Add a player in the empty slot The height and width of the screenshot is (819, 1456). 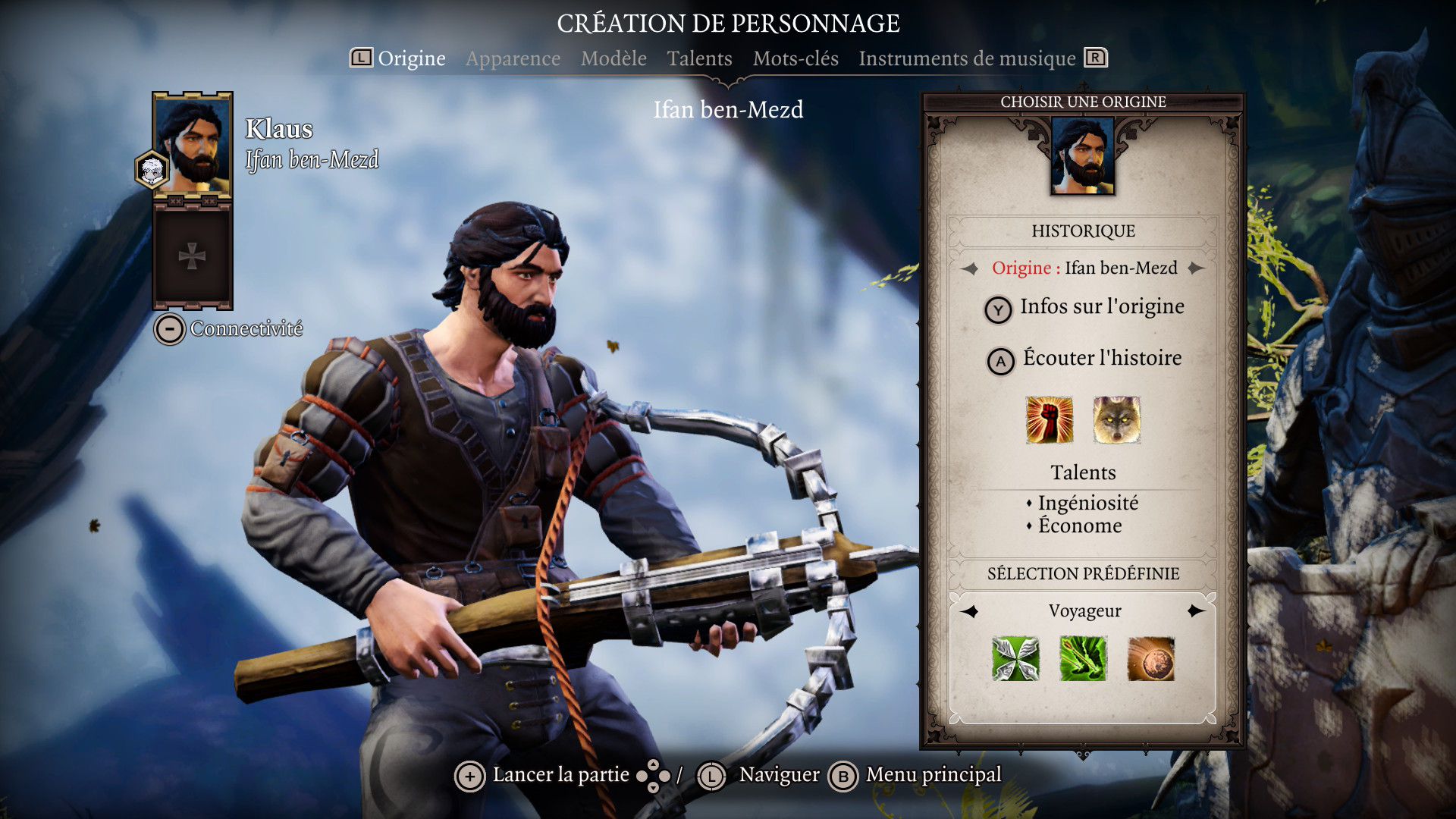click(193, 256)
